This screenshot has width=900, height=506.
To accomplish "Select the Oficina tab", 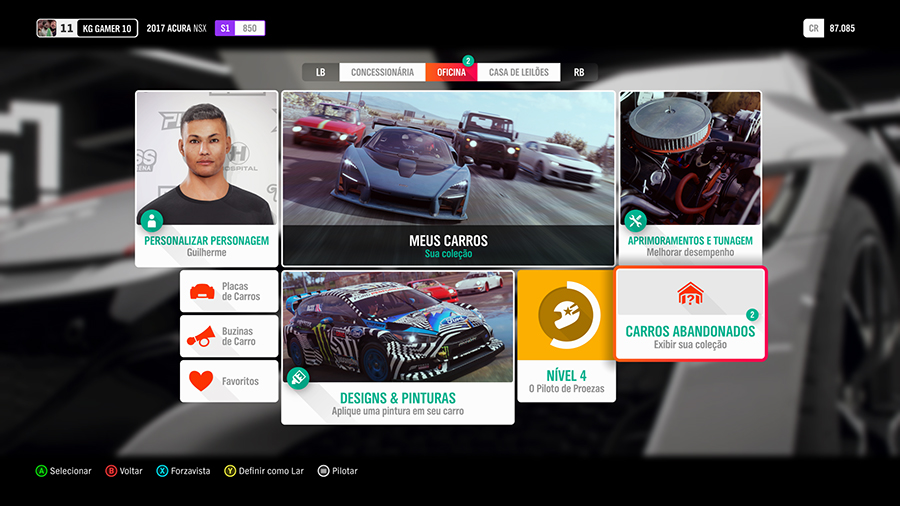I will (451, 72).
